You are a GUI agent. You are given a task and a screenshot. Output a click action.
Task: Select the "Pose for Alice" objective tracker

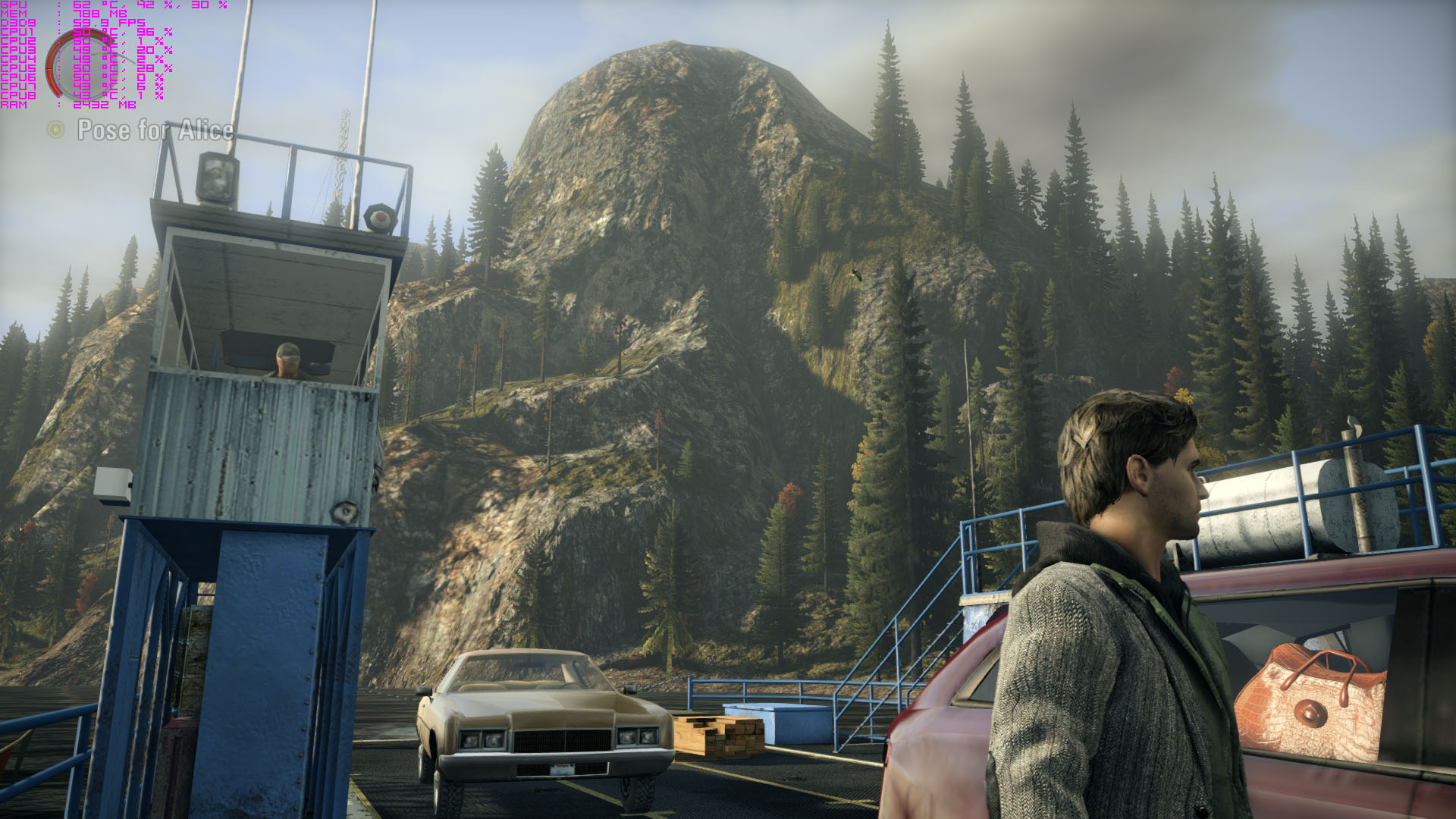[155, 130]
